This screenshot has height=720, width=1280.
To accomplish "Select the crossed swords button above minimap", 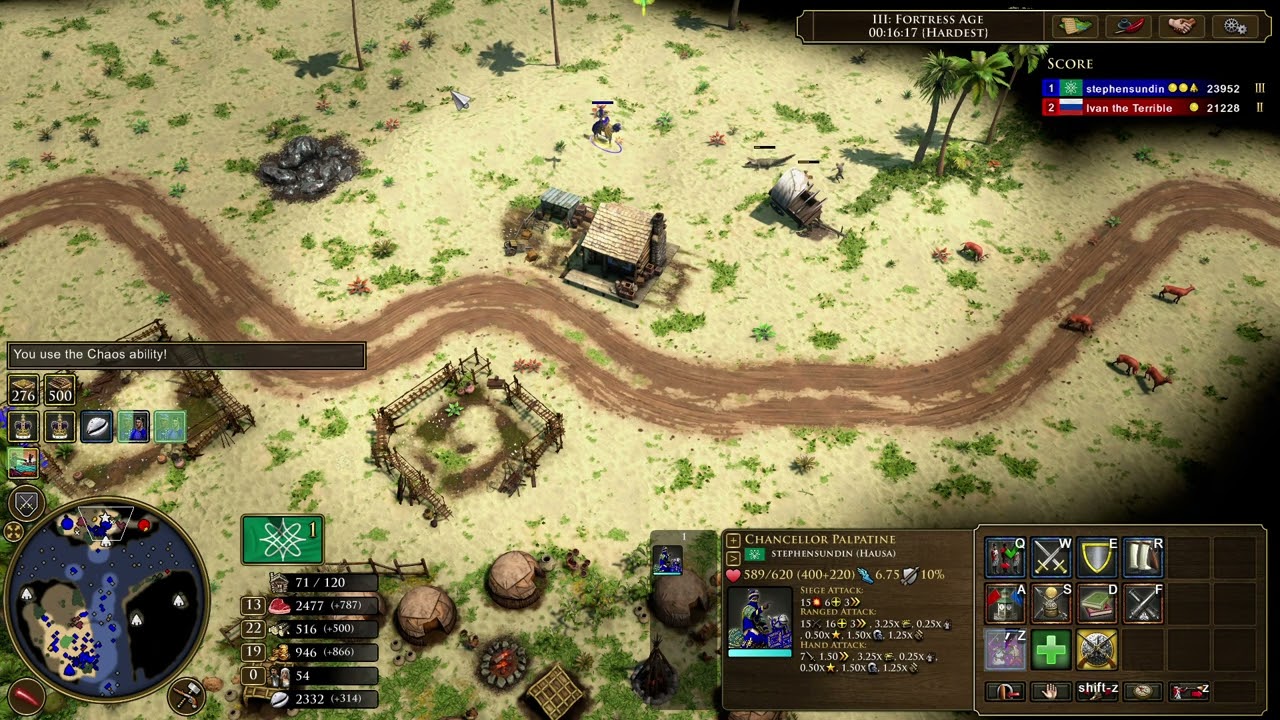I will (x=26, y=503).
